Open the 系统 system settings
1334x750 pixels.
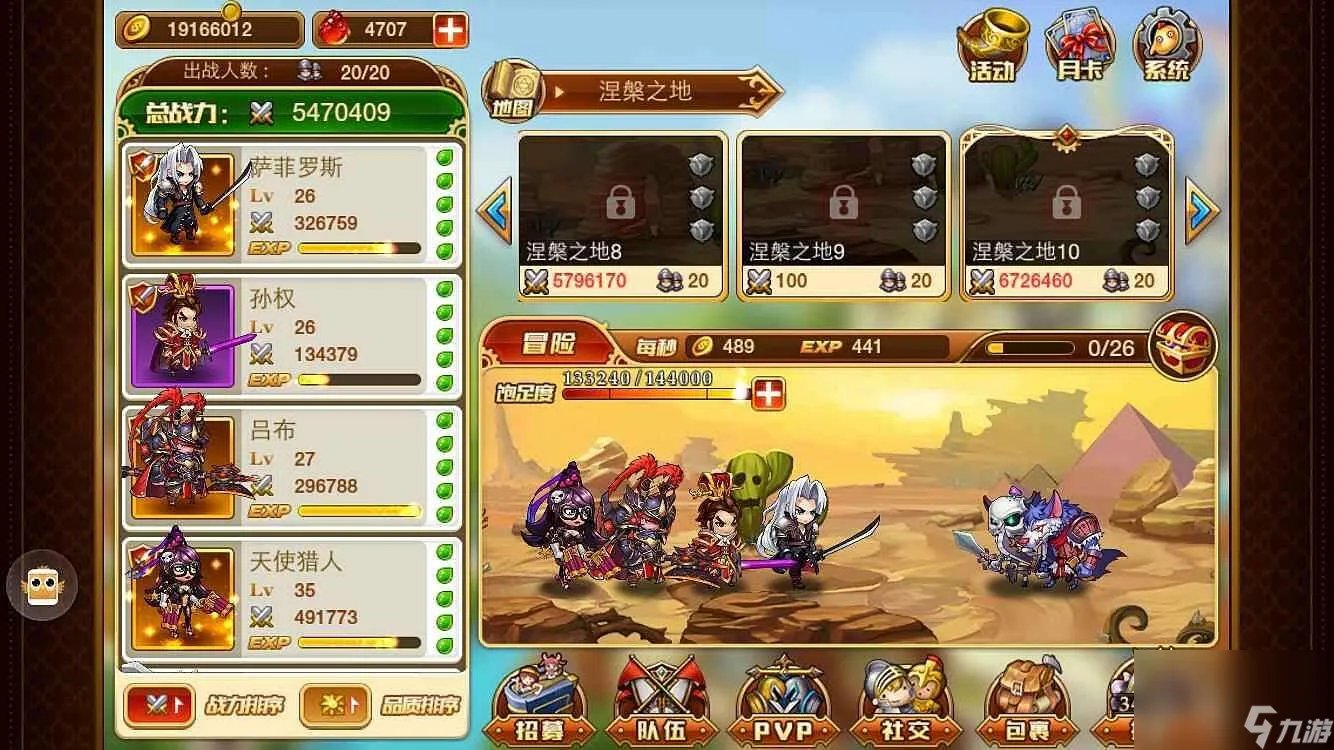click(1165, 42)
